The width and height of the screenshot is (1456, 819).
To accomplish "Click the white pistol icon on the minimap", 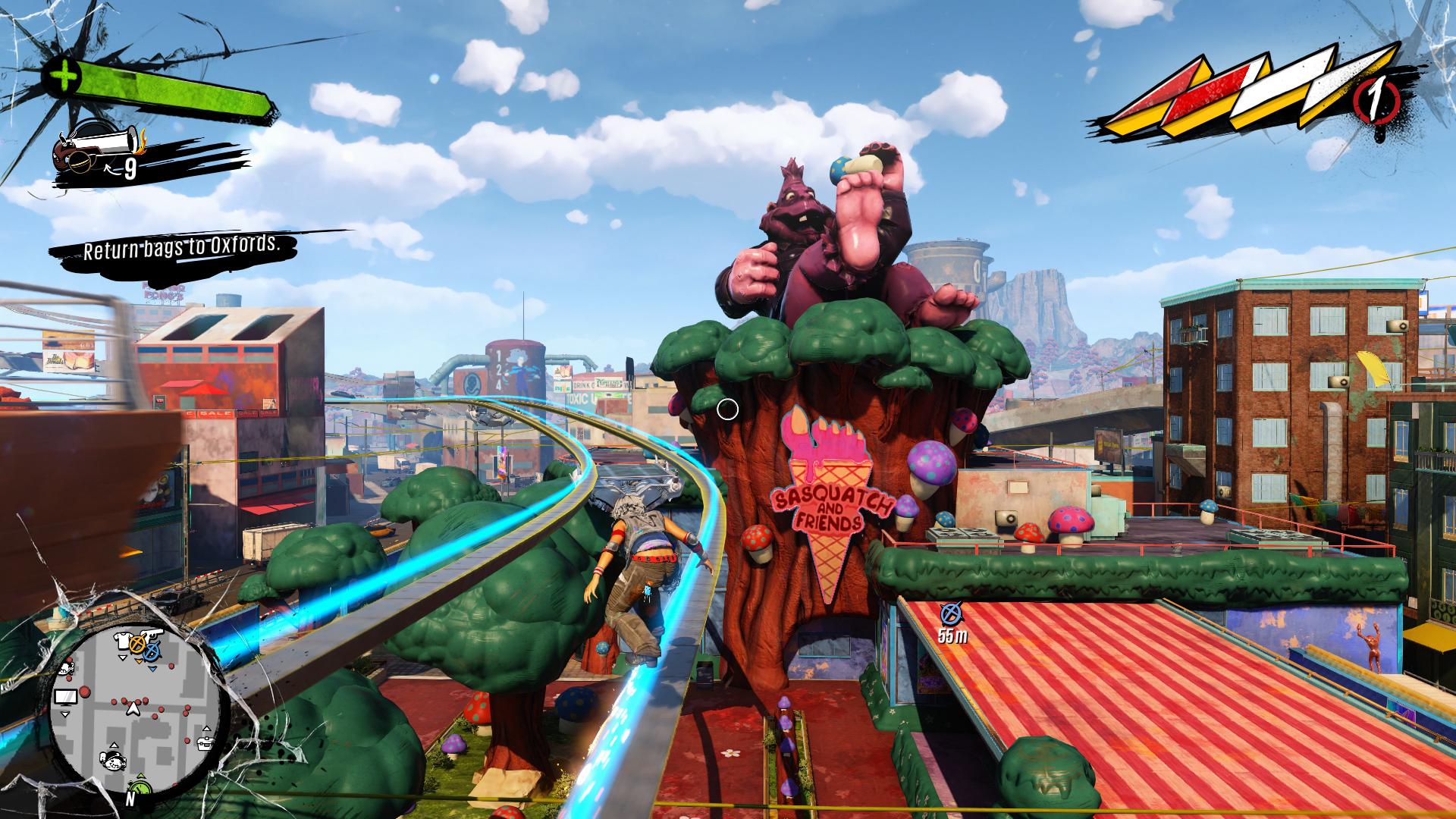I will tap(152, 632).
